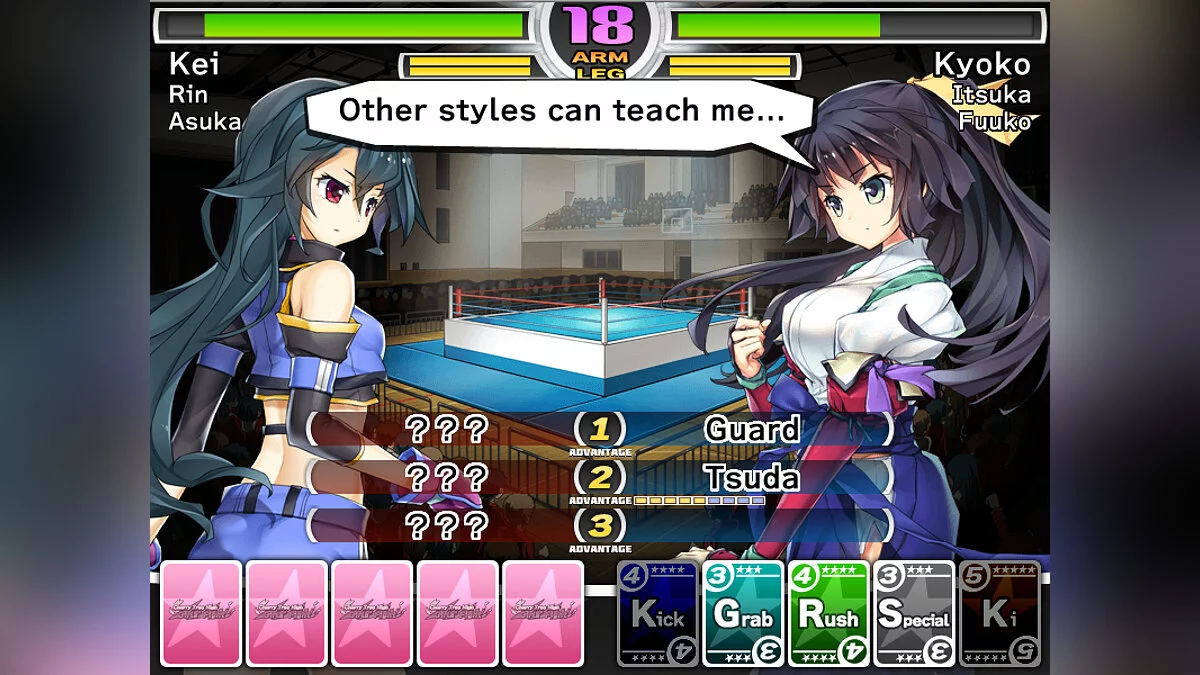Viewport: 1200px width, 675px height.
Task: Click the Guard move in slot 1
Action: [x=752, y=430]
